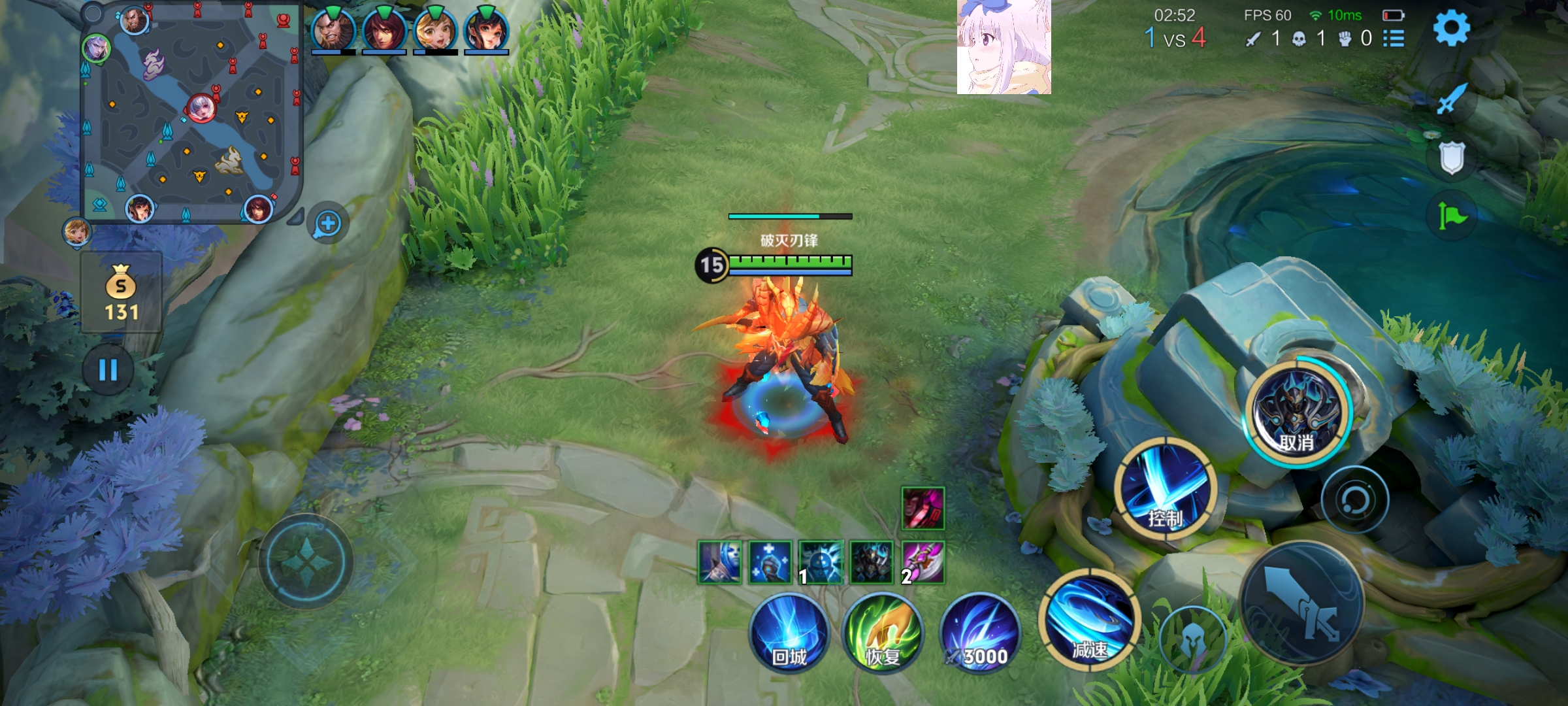Screen dimensions: 1568x706
Task: Tap the sword basic attack button
Action: 1302,603
